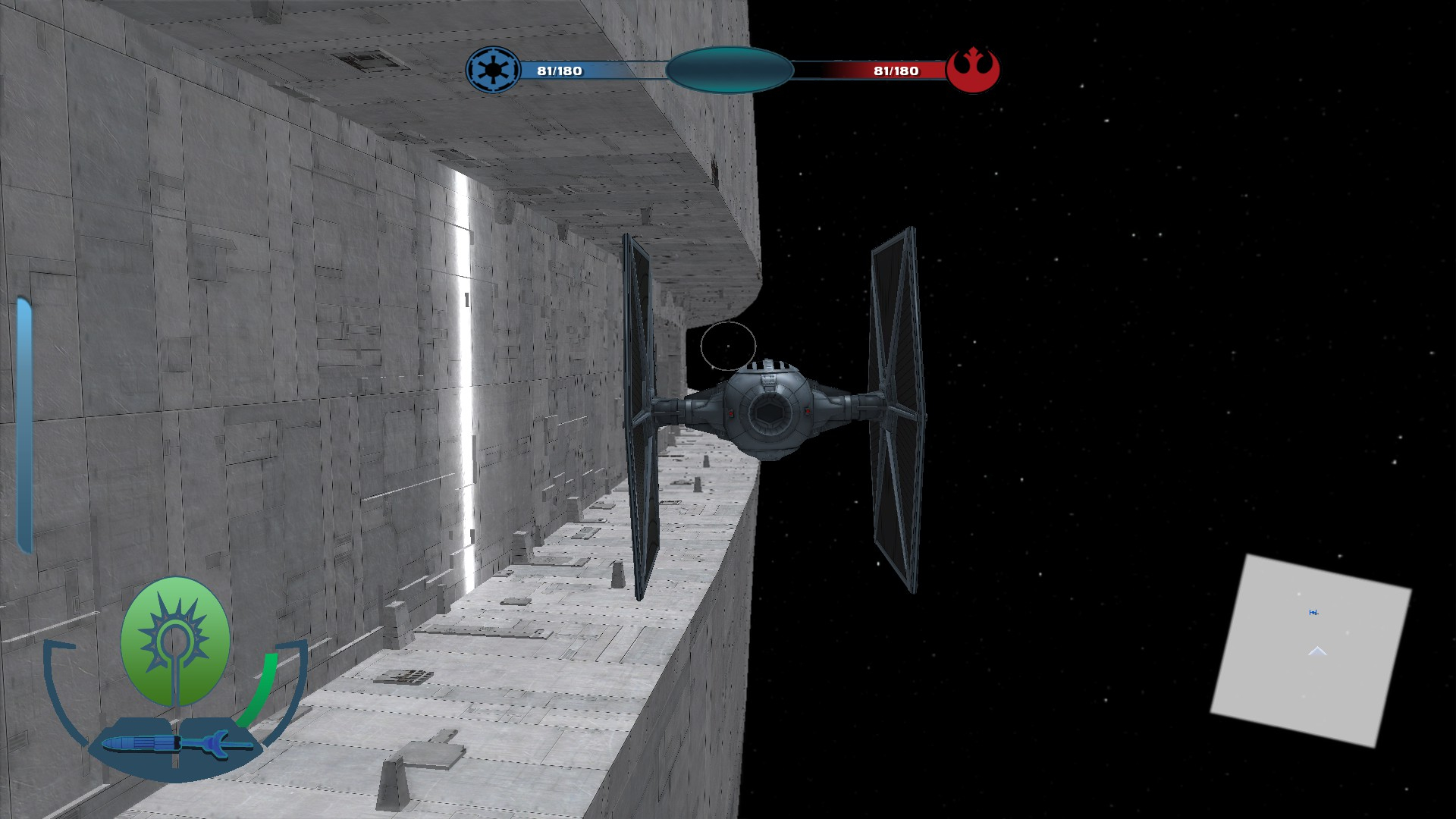Click the teal oval between the team scores

(730, 71)
